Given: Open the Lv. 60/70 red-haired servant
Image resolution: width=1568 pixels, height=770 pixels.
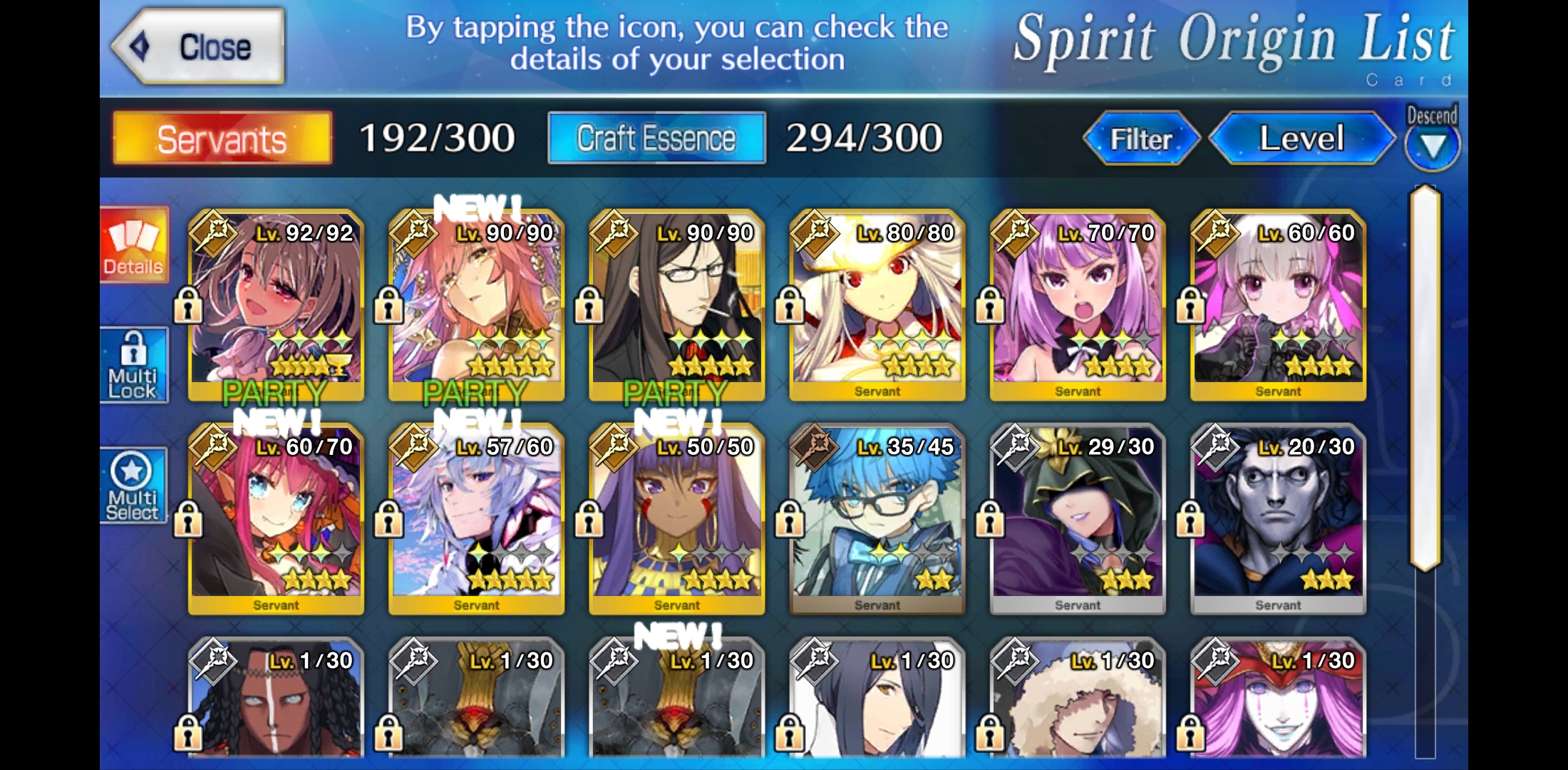Looking at the screenshot, I should [x=276, y=518].
